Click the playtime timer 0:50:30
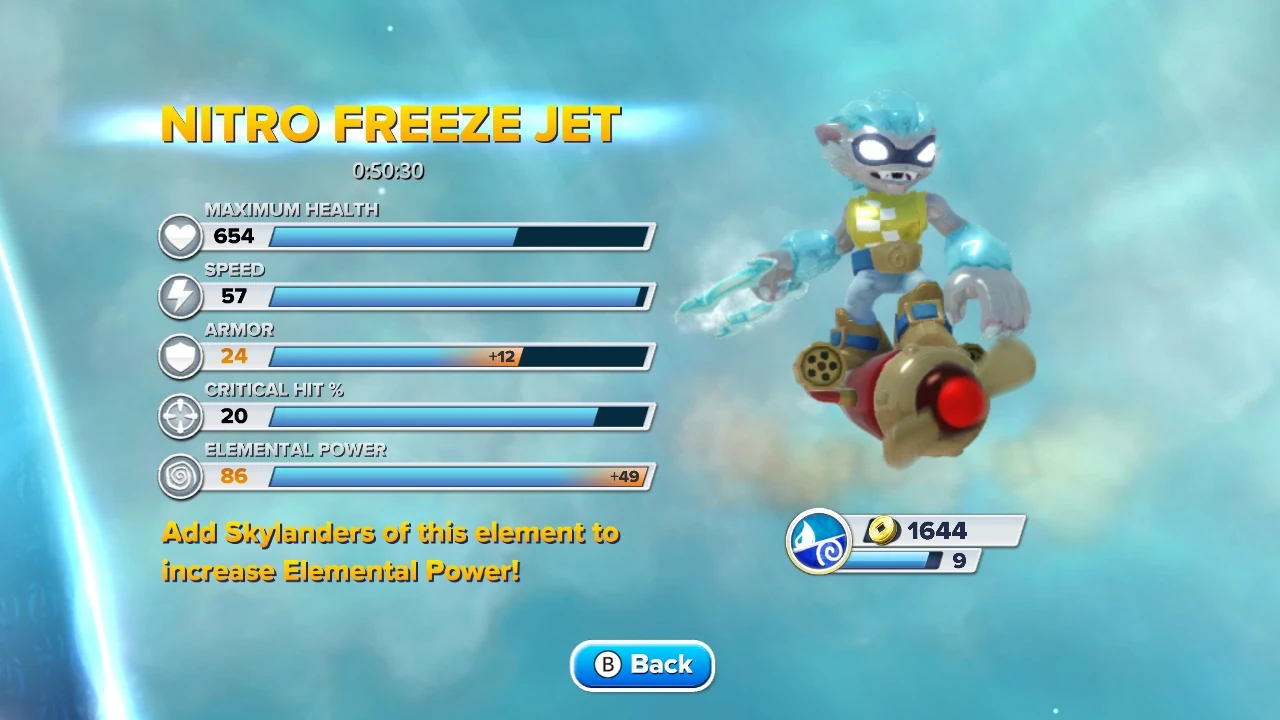1280x720 pixels. (x=391, y=172)
